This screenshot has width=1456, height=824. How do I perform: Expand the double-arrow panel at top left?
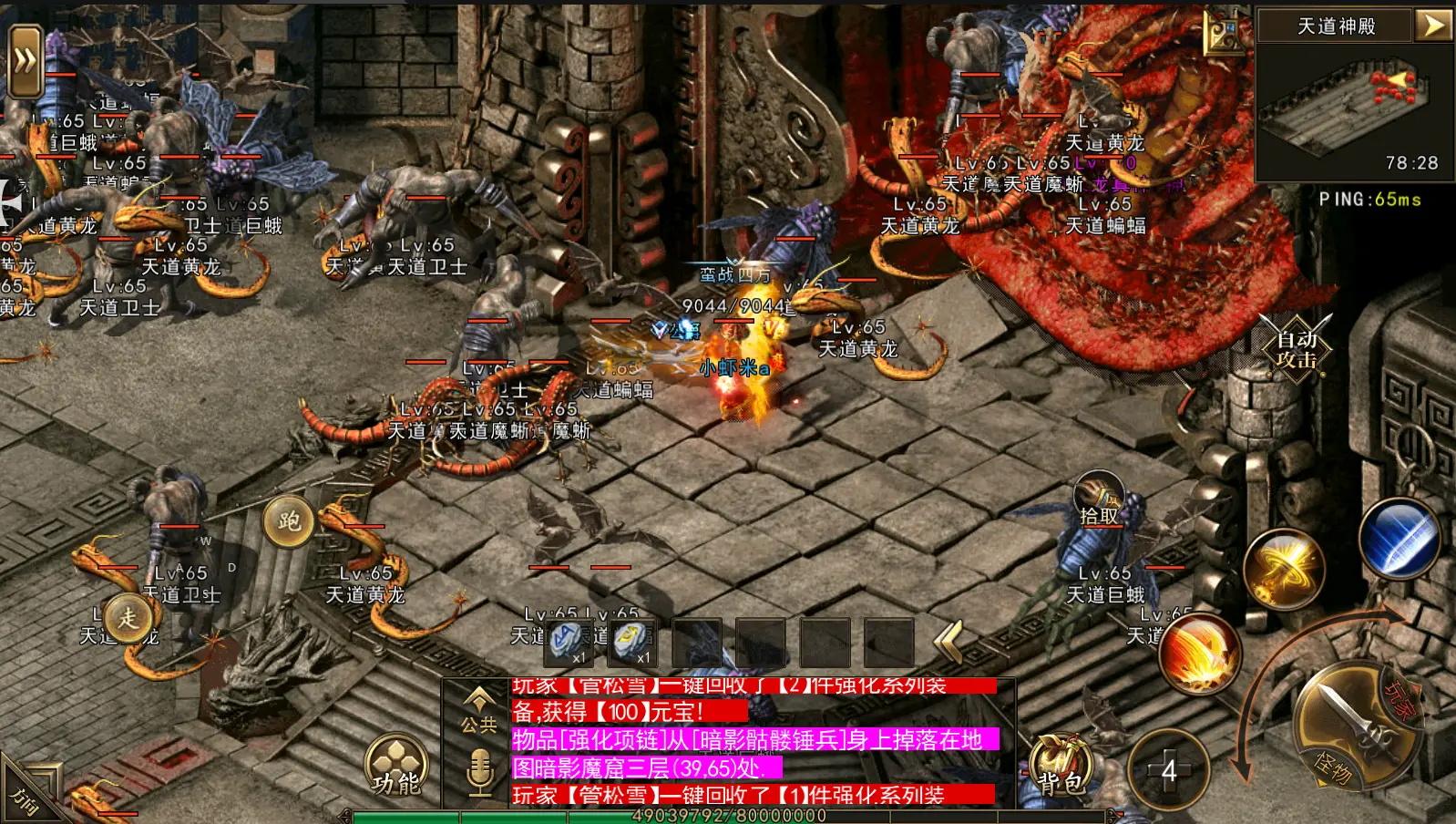click(x=26, y=61)
